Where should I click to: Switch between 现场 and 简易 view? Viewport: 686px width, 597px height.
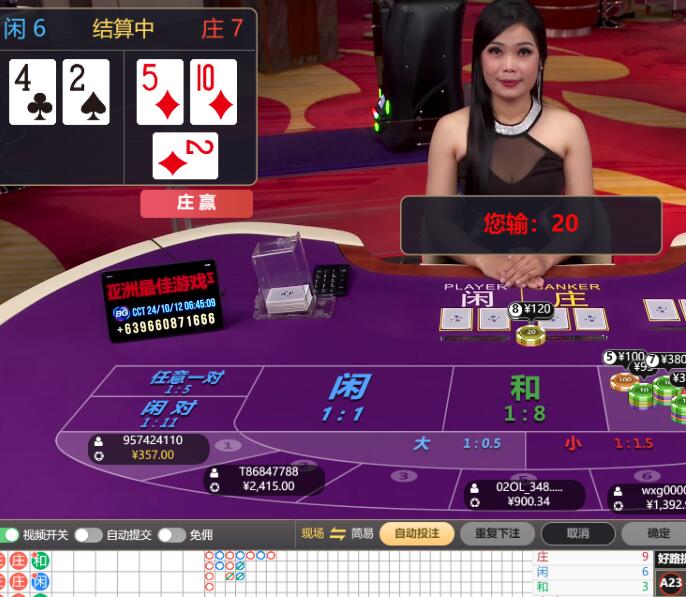pyautogui.click(x=337, y=533)
